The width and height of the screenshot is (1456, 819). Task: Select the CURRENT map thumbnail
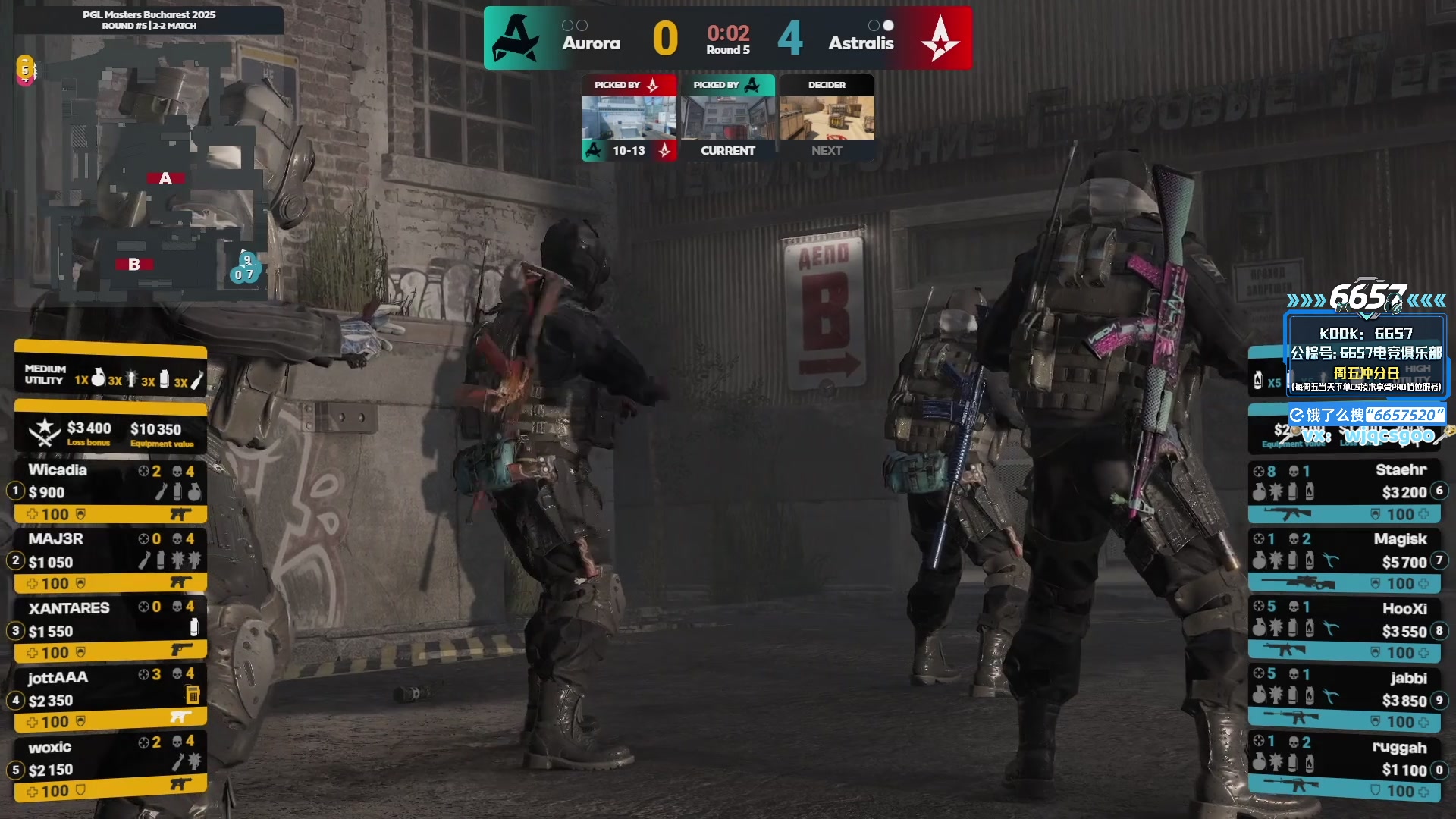click(727, 118)
